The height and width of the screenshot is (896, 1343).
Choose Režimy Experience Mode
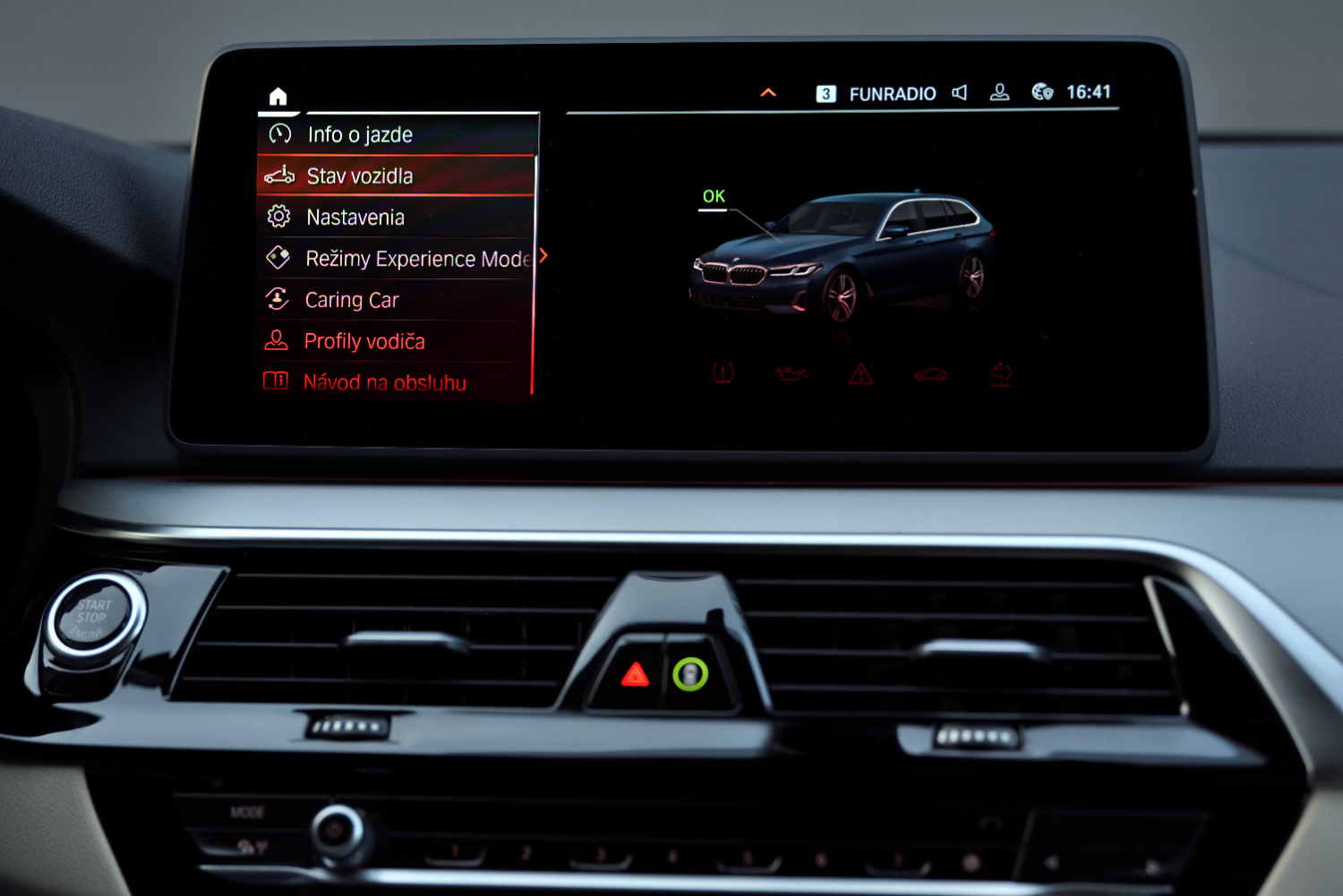pos(417,259)
